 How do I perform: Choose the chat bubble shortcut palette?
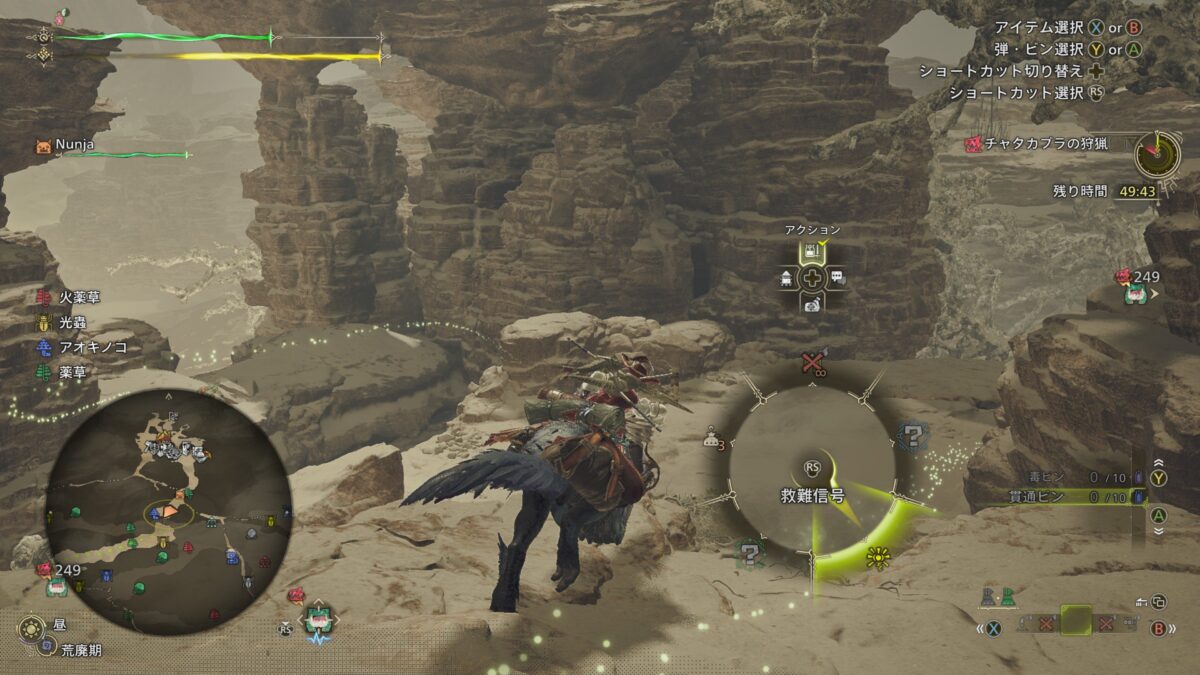(837, 278)
